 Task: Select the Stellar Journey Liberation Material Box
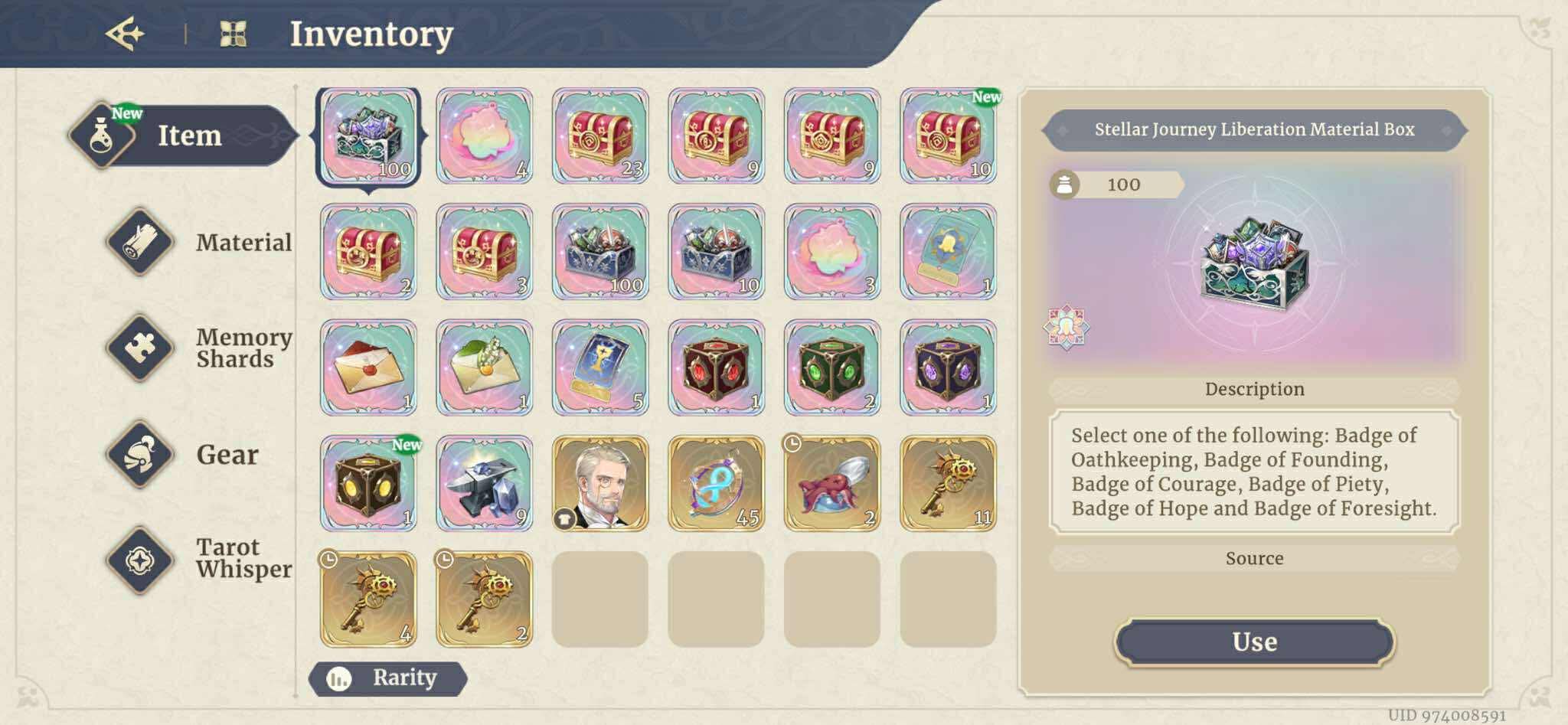pos(370,136)
